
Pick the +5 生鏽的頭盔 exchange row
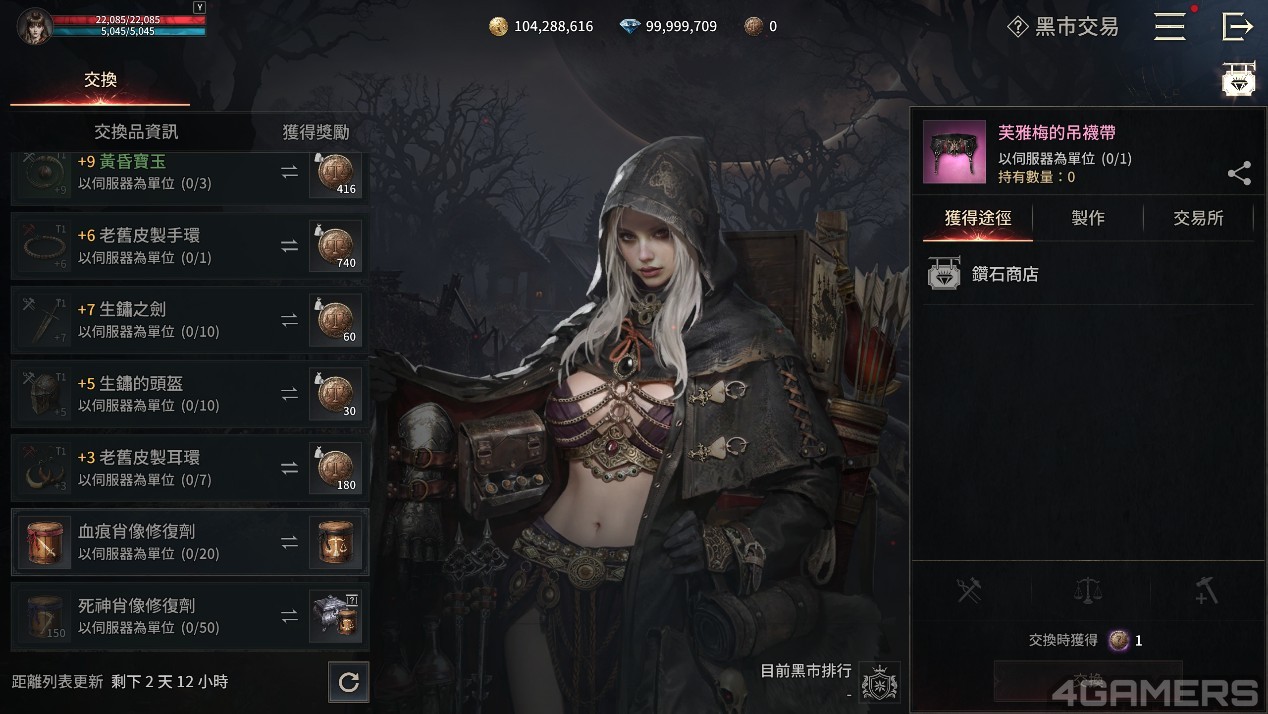(x=189, y=394)
